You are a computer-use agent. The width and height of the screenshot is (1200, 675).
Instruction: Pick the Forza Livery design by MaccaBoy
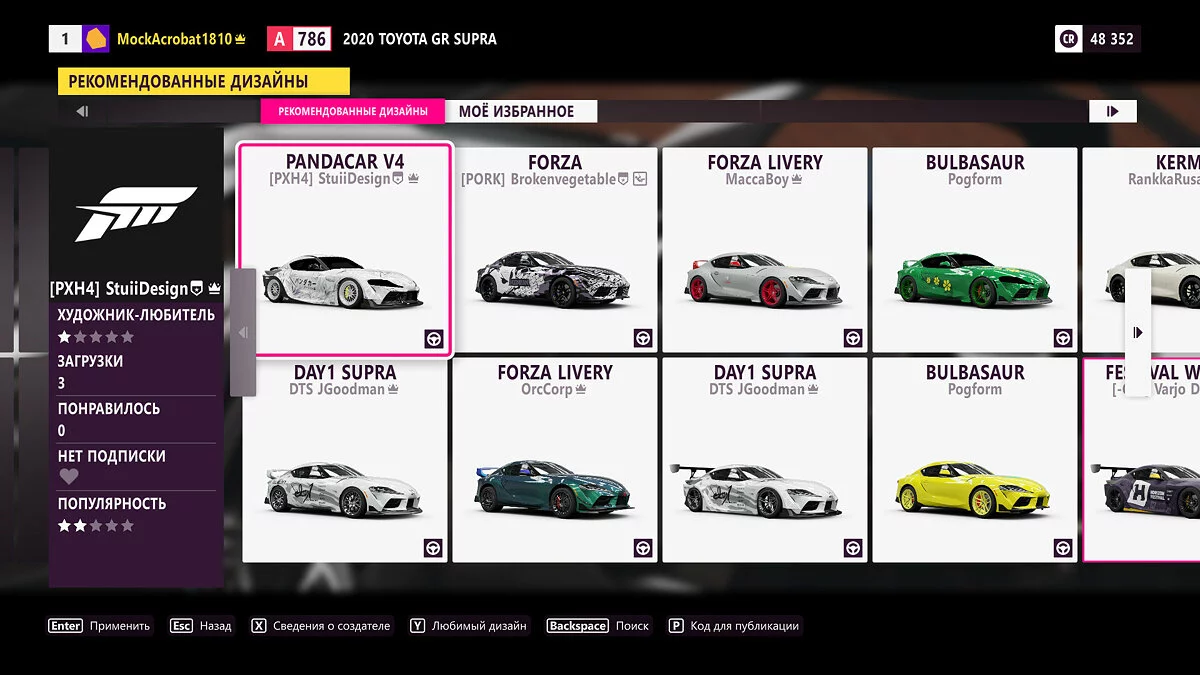pyautogui.click(x=765, y=250)
